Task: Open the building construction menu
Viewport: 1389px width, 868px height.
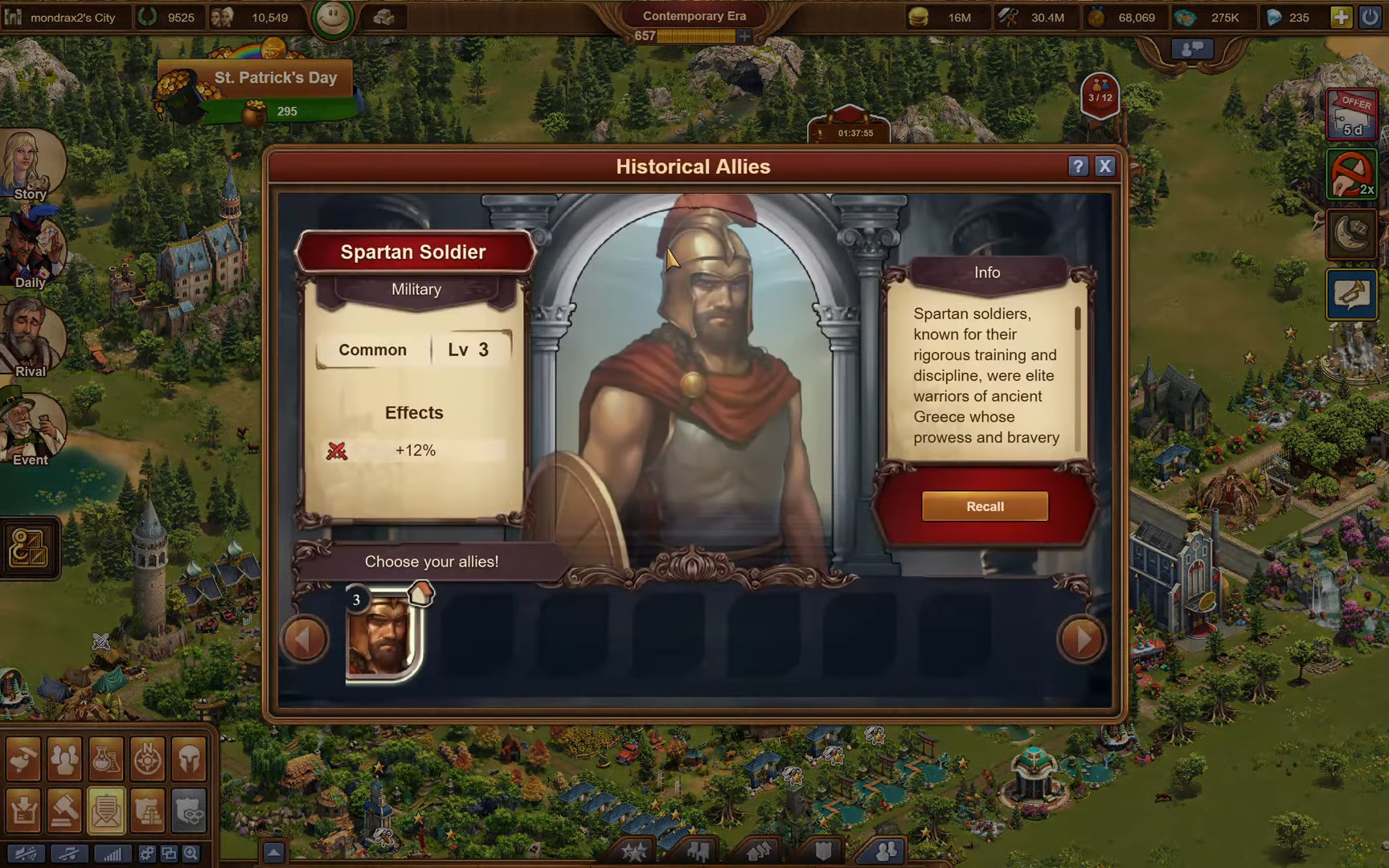Action: tap(24, 759)
